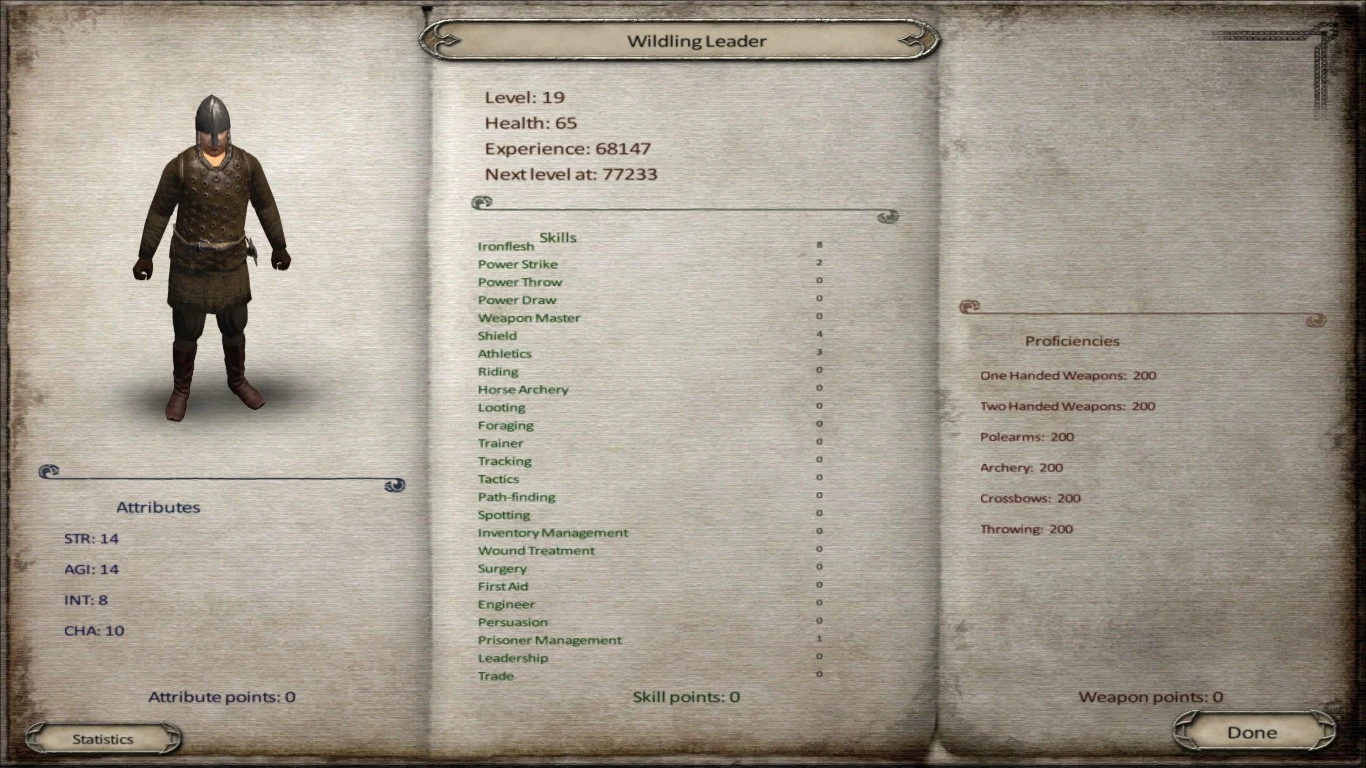Click the Riding skill label
1366x768 pixels.
(x=498, y=371)
